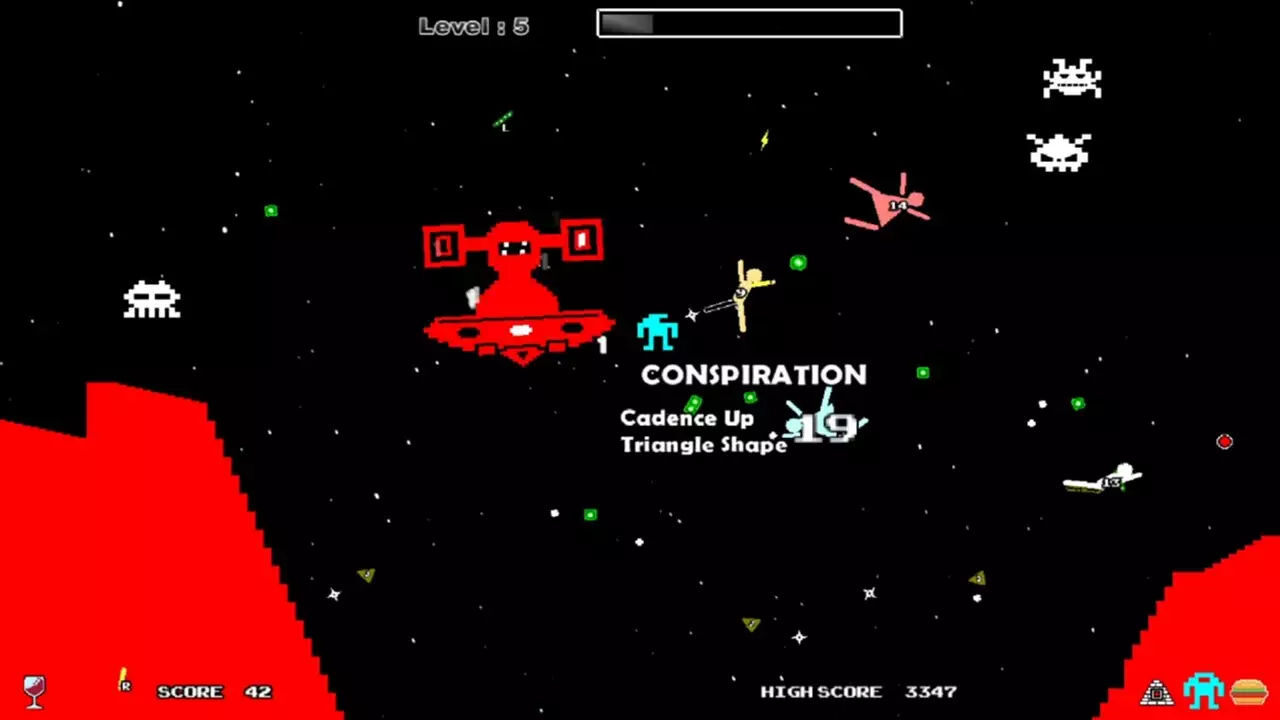This screenshot has width=1280, height=720.
Task: Click the yellow pencil marked R
Action: tap(122, 682)
